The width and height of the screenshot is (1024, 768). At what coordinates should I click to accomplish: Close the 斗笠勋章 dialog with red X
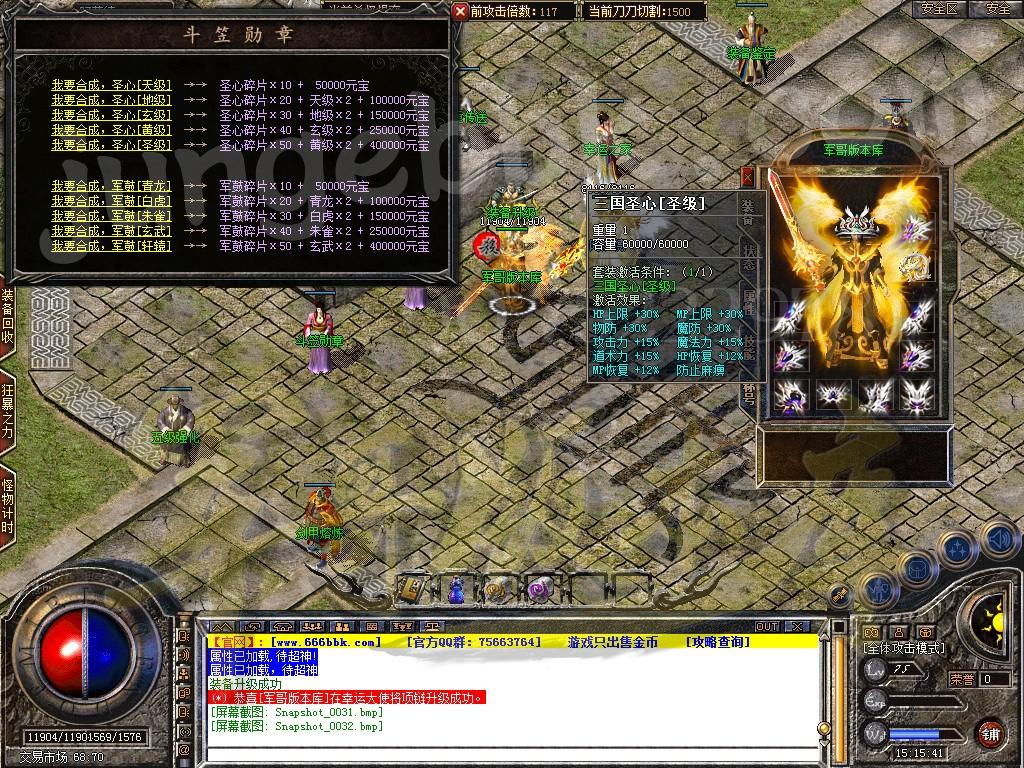(x=460, y=11)
